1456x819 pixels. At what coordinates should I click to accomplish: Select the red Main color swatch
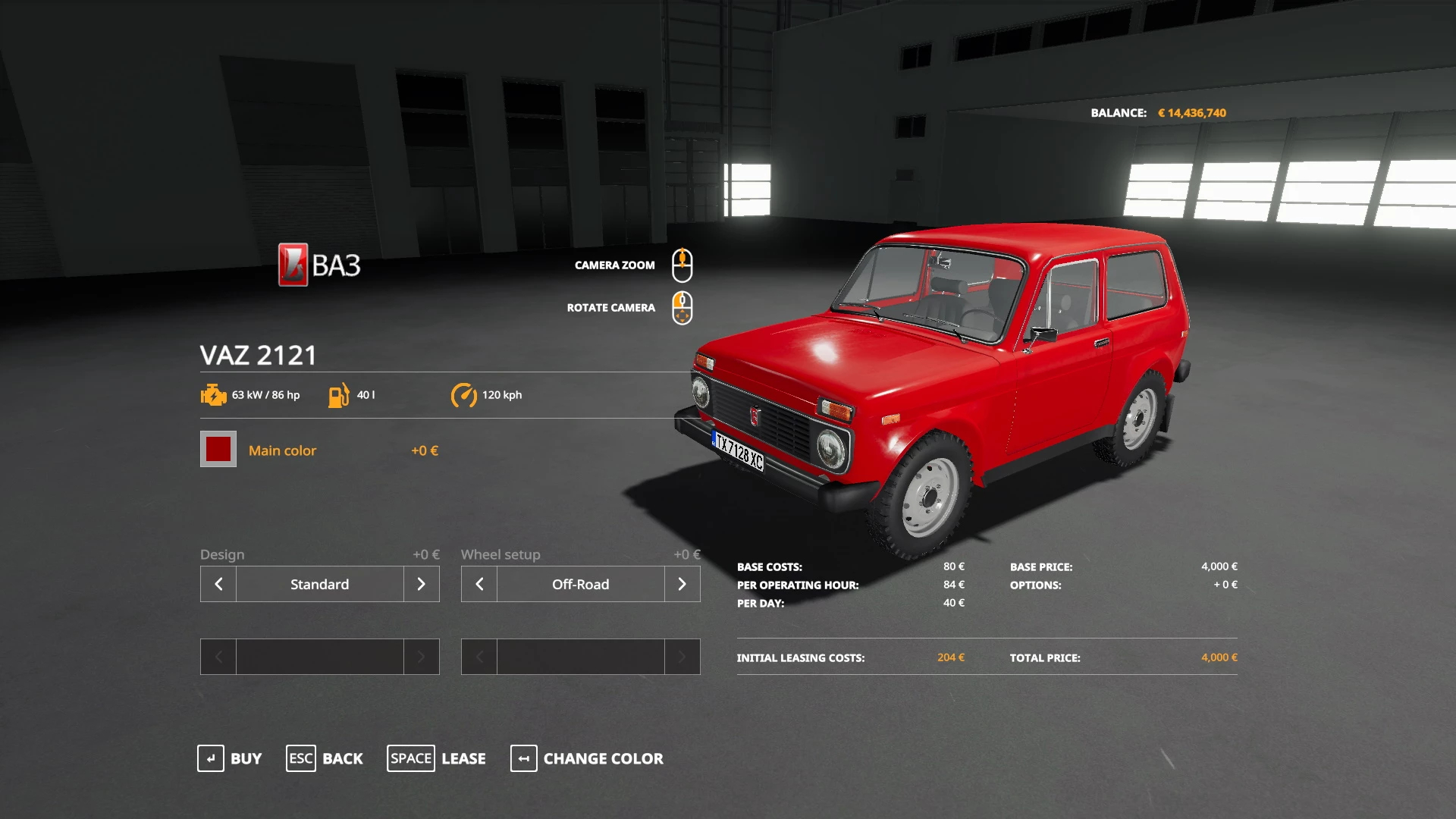[218, 450]
